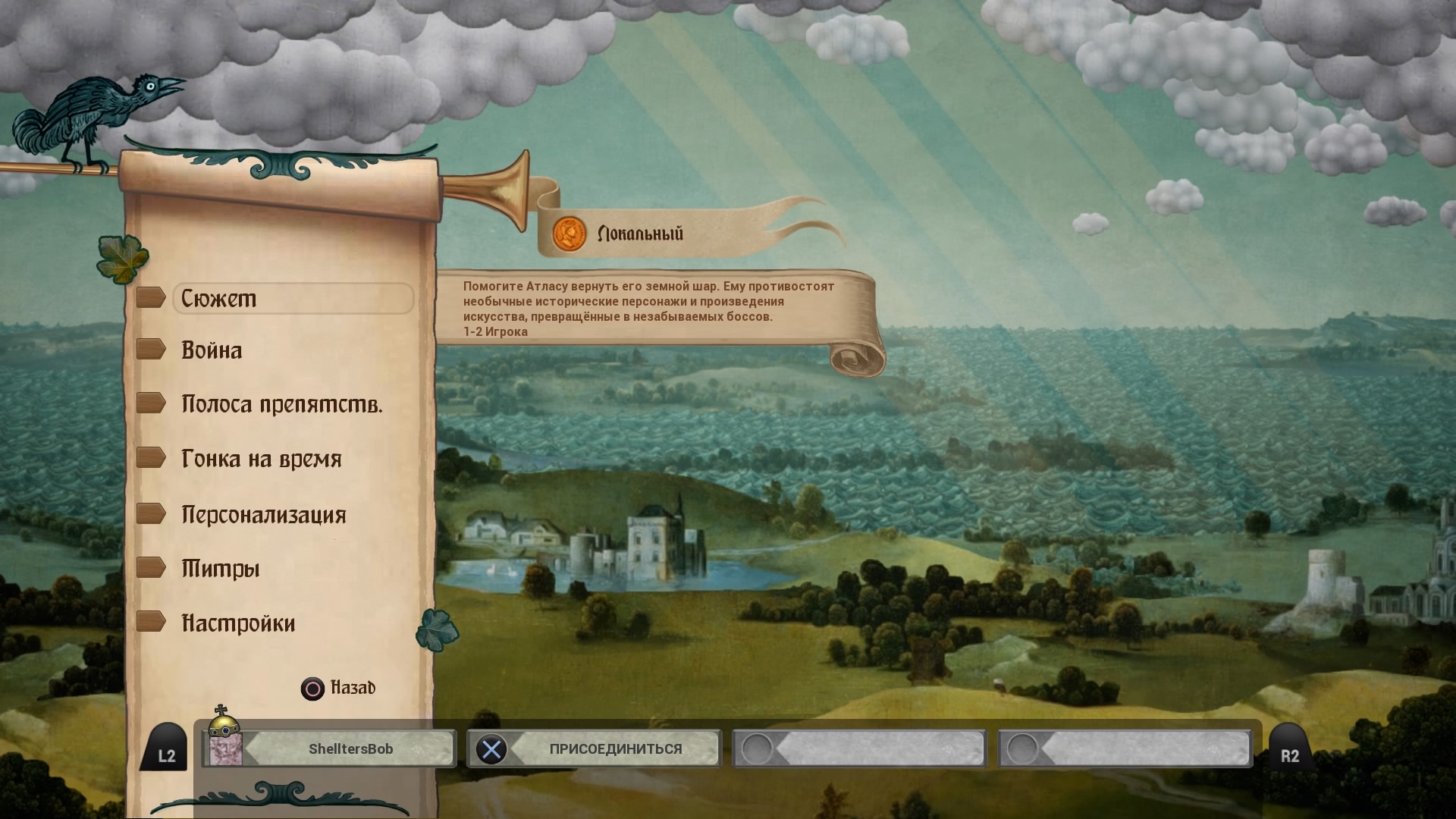
Task: Show the Титры credits
Action: [x=220, y=569]
